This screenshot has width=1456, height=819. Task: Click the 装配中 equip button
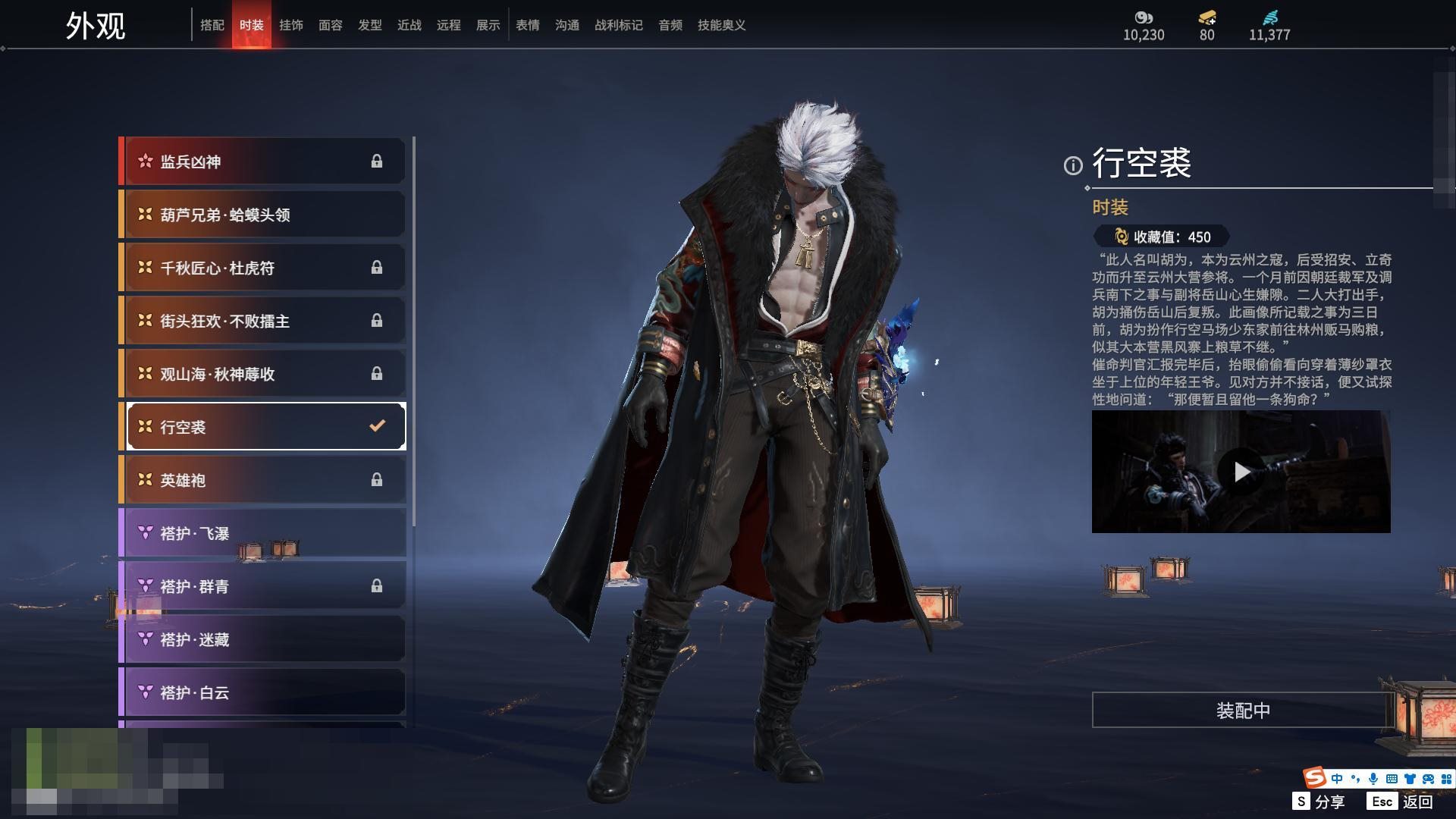[1243, 711]
